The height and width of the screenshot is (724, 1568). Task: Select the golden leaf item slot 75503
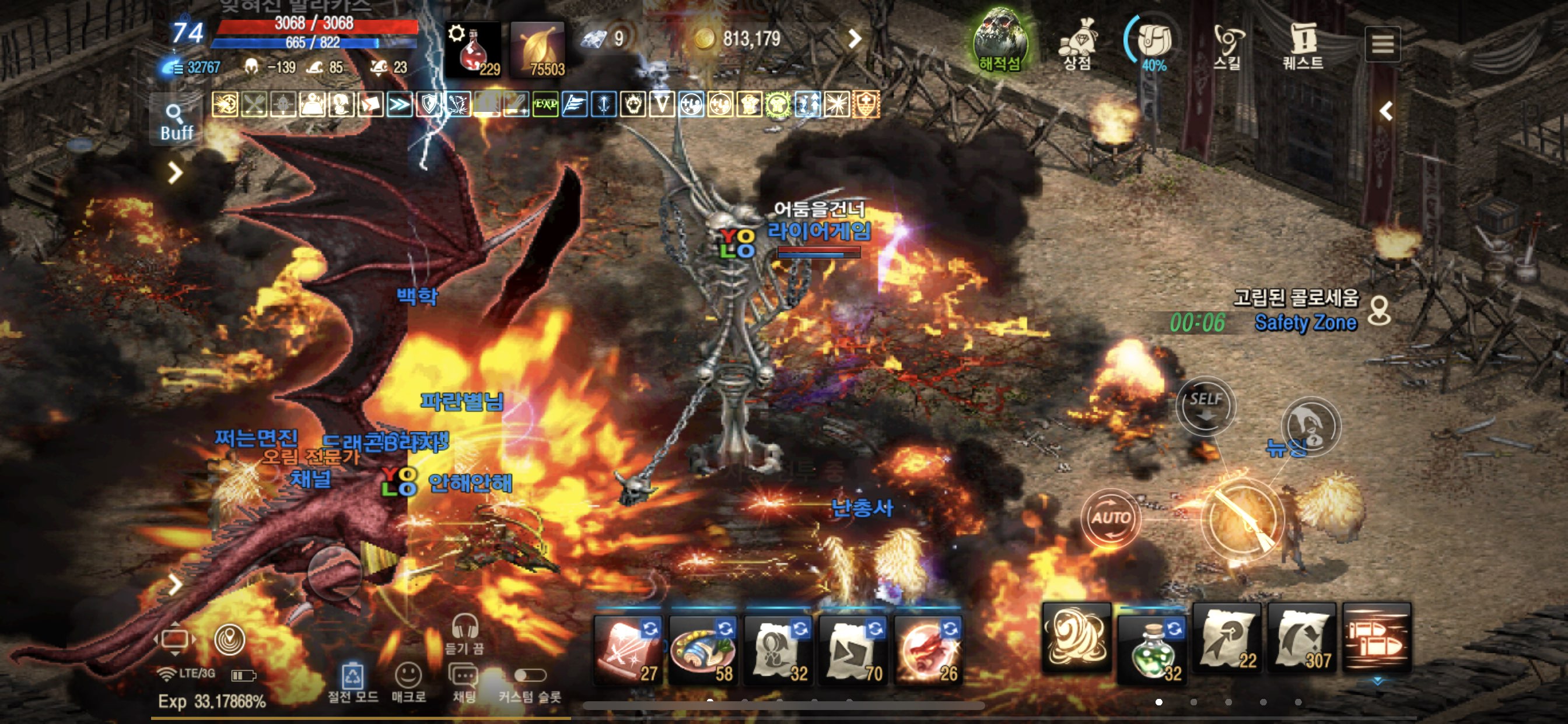coord(538,50)
